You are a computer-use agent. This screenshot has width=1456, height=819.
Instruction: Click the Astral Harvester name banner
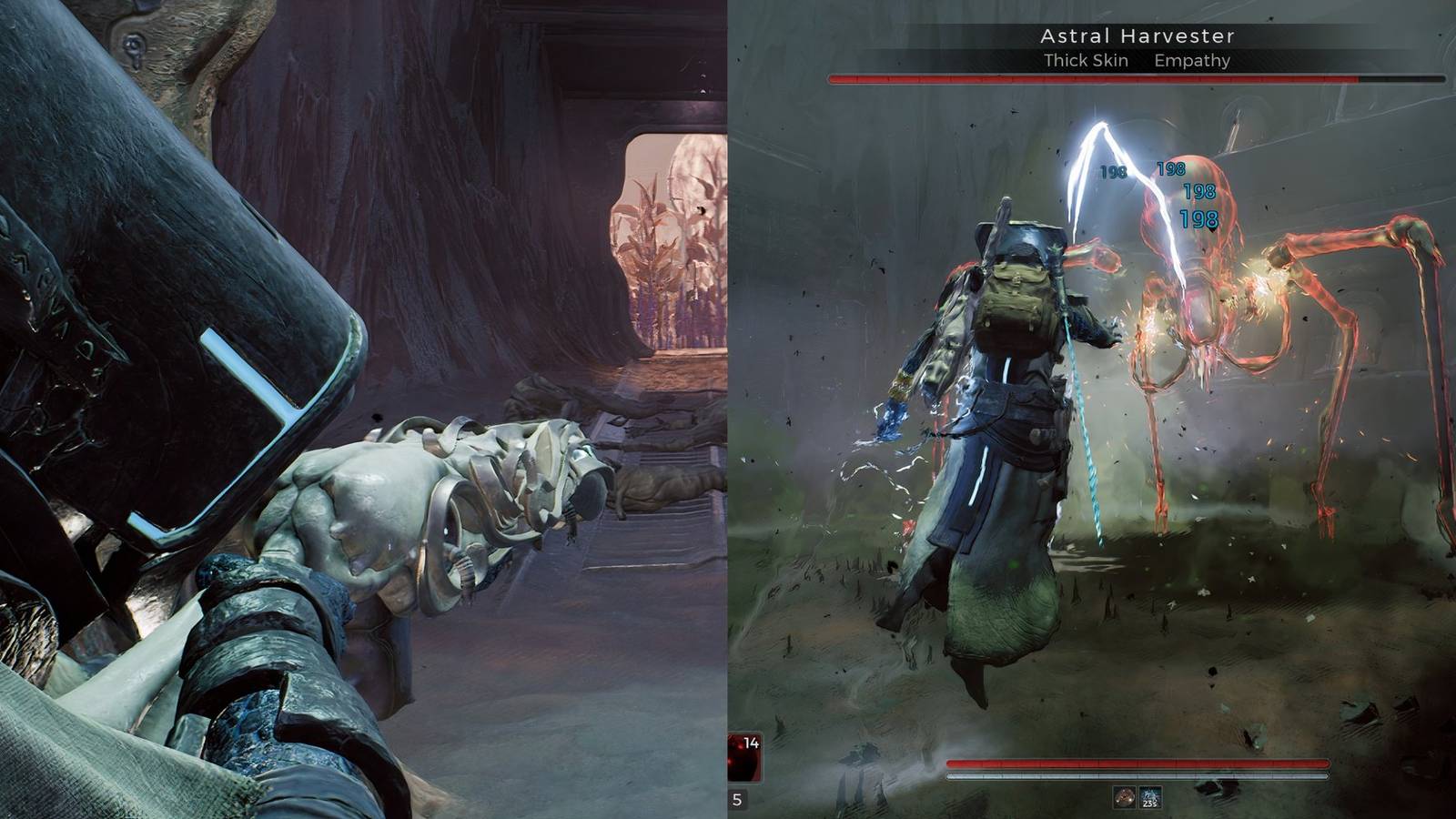tap(1136, 36)
